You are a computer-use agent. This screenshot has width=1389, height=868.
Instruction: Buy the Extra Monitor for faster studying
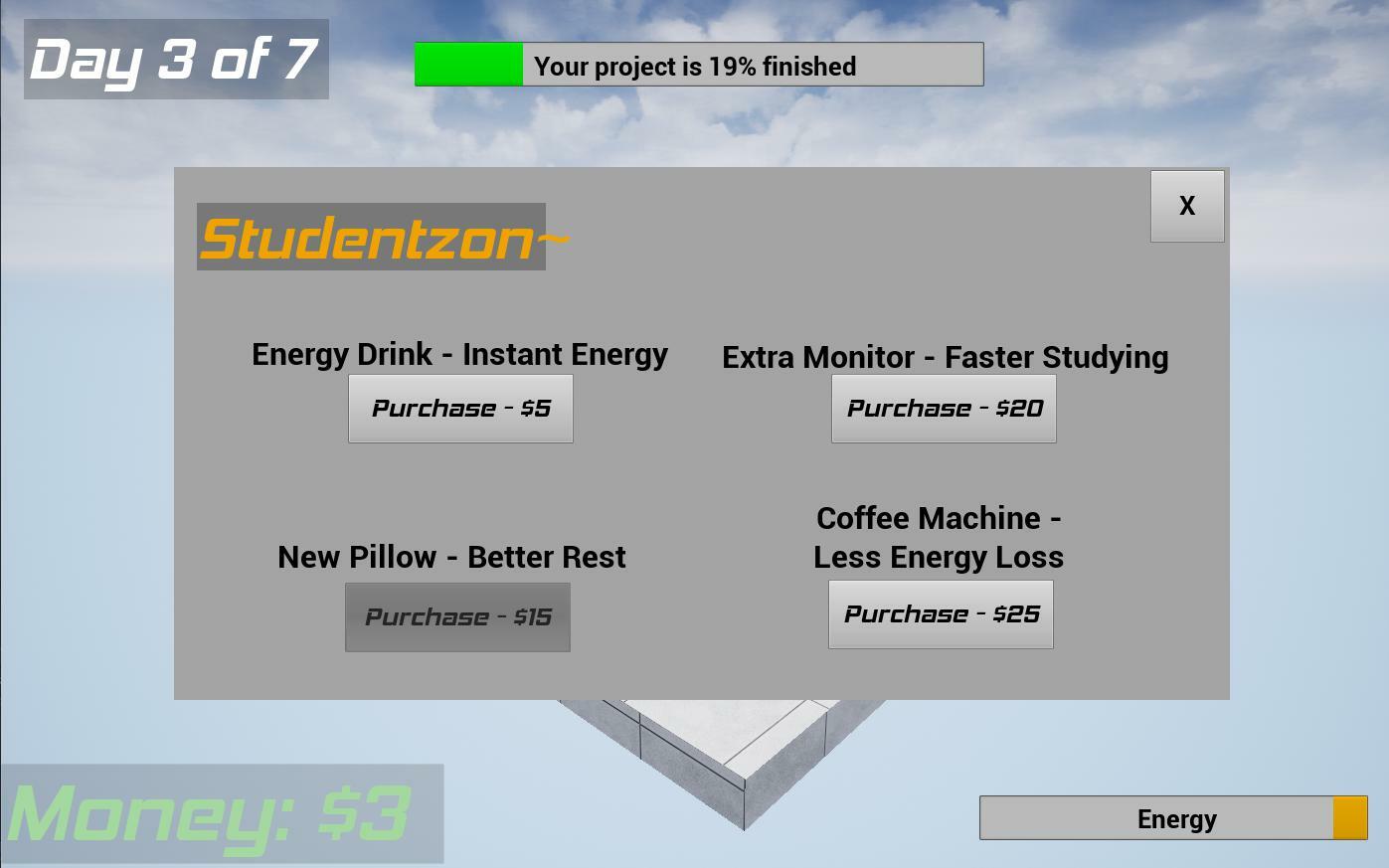point(943,408)
